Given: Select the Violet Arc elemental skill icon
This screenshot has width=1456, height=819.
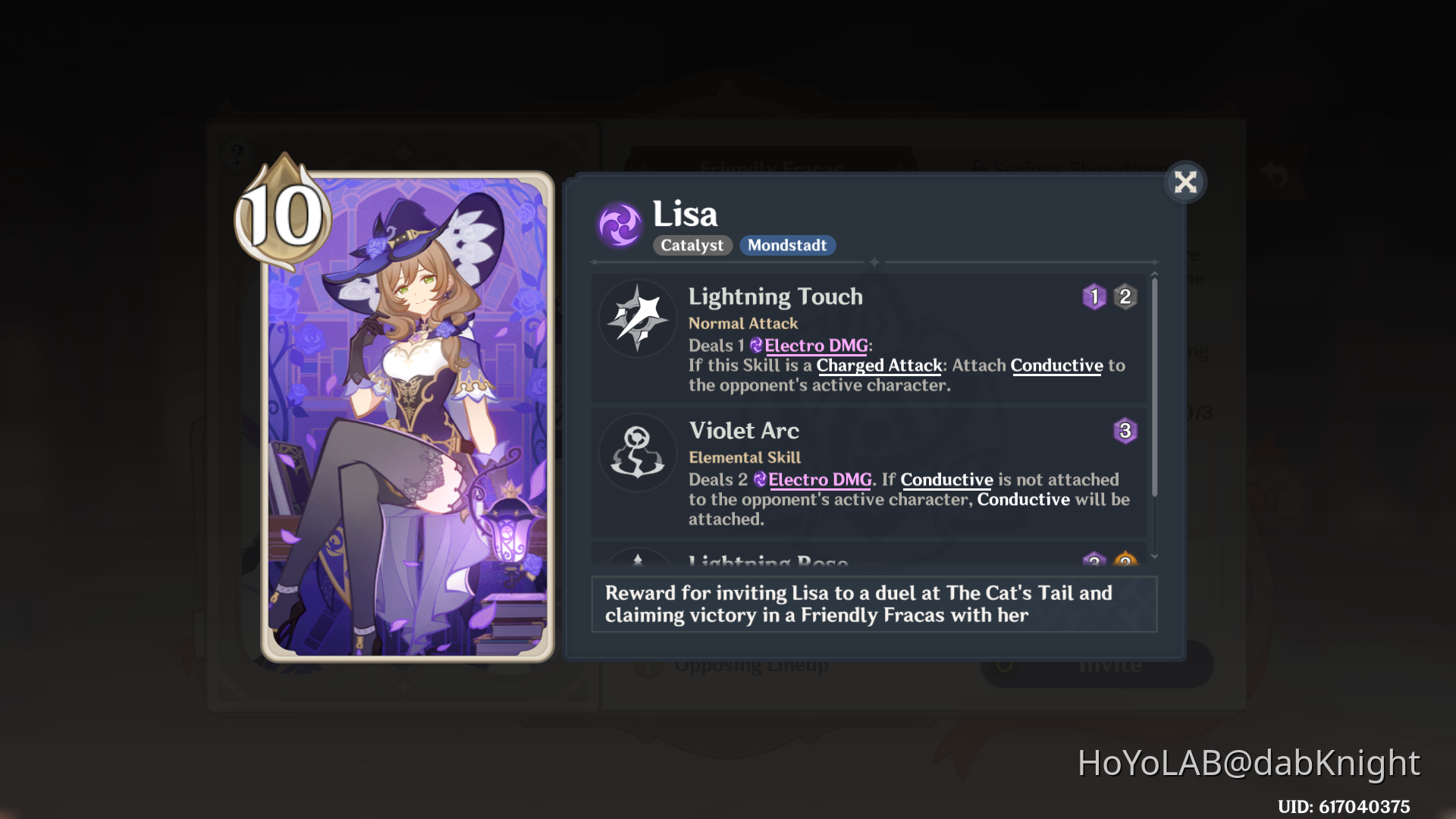Looking at the screenshot, I should [637, 453].
